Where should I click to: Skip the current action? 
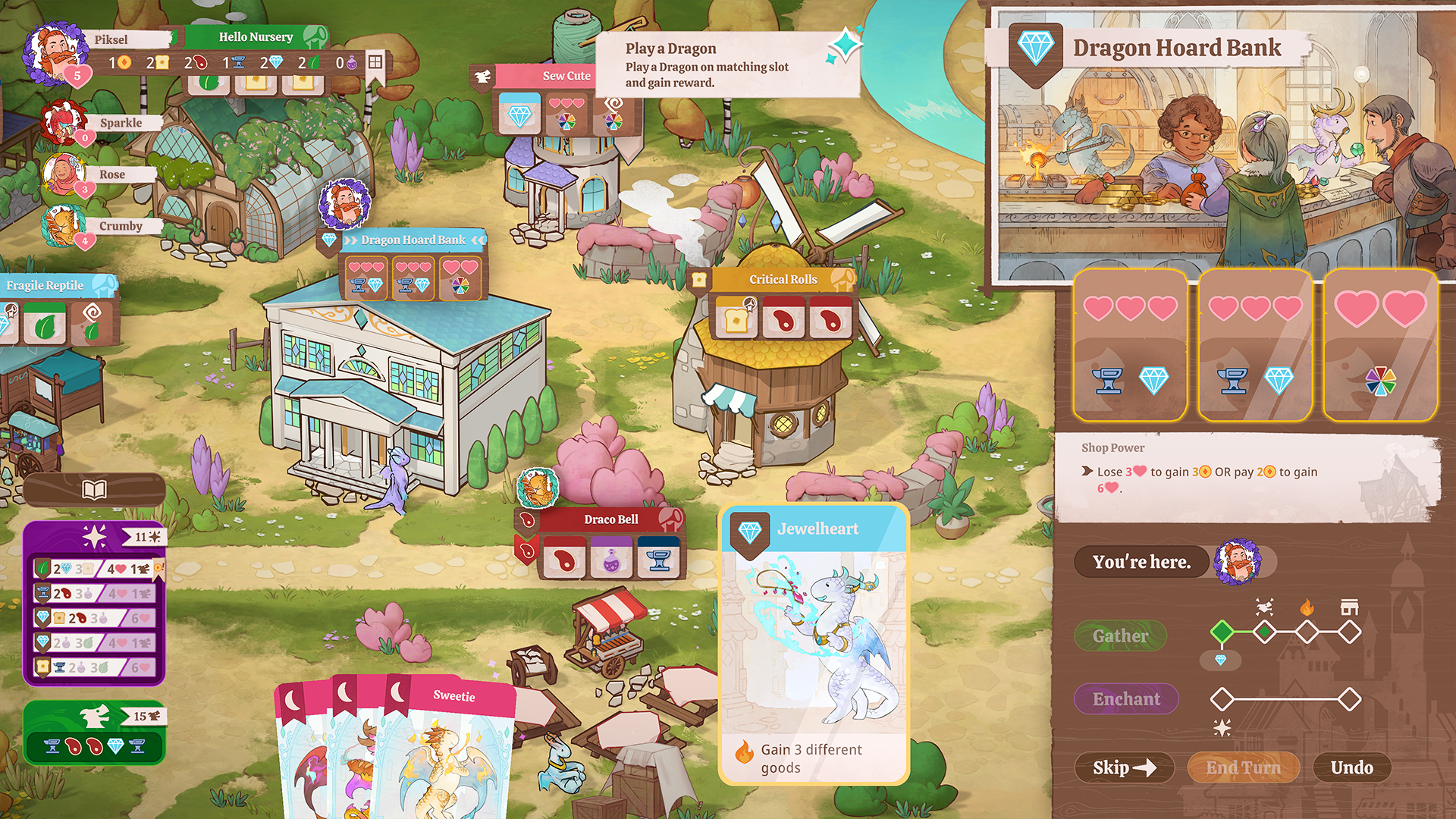[1123, 767]
